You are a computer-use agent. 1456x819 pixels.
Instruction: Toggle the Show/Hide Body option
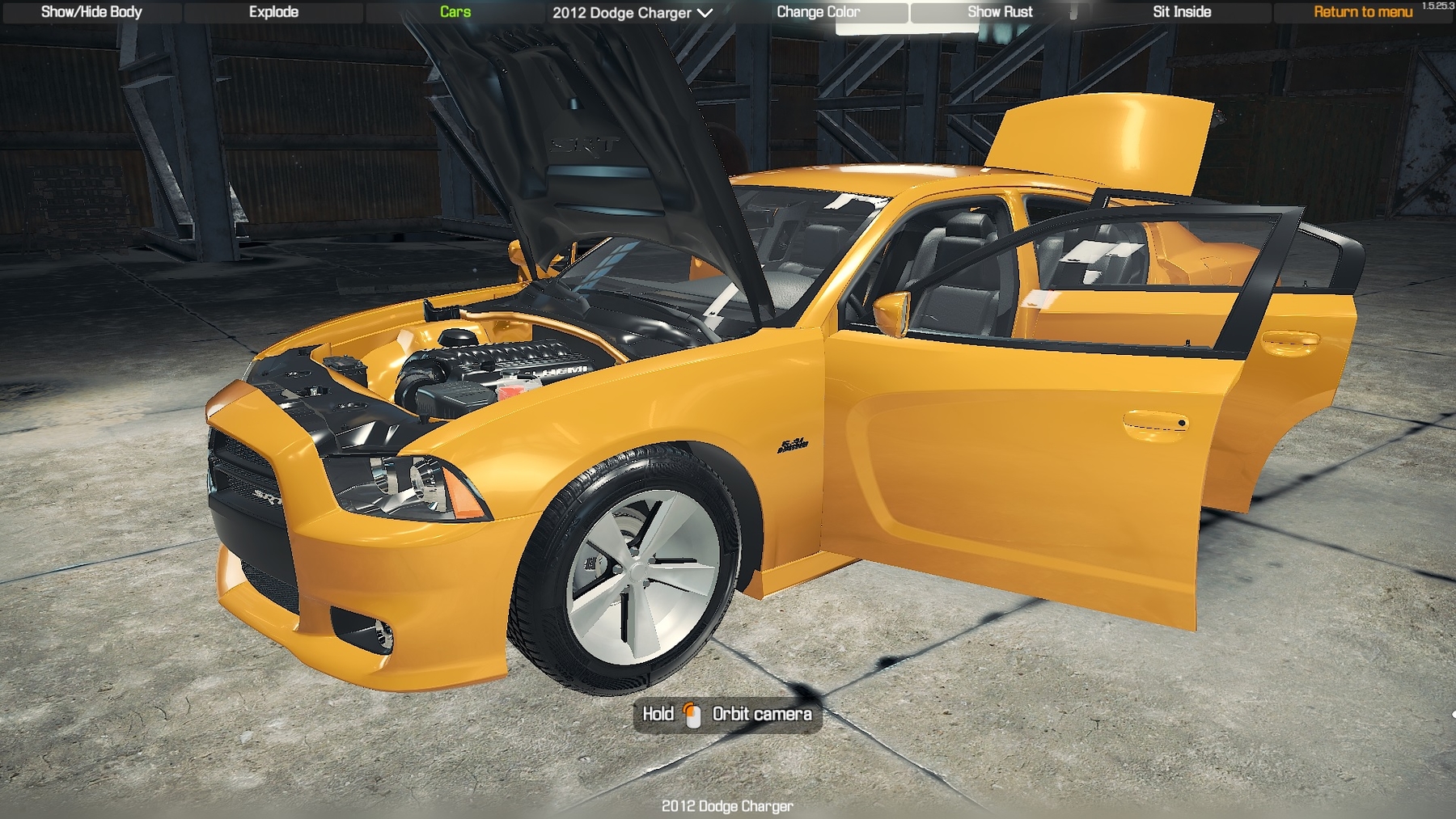tap(91, 12)
